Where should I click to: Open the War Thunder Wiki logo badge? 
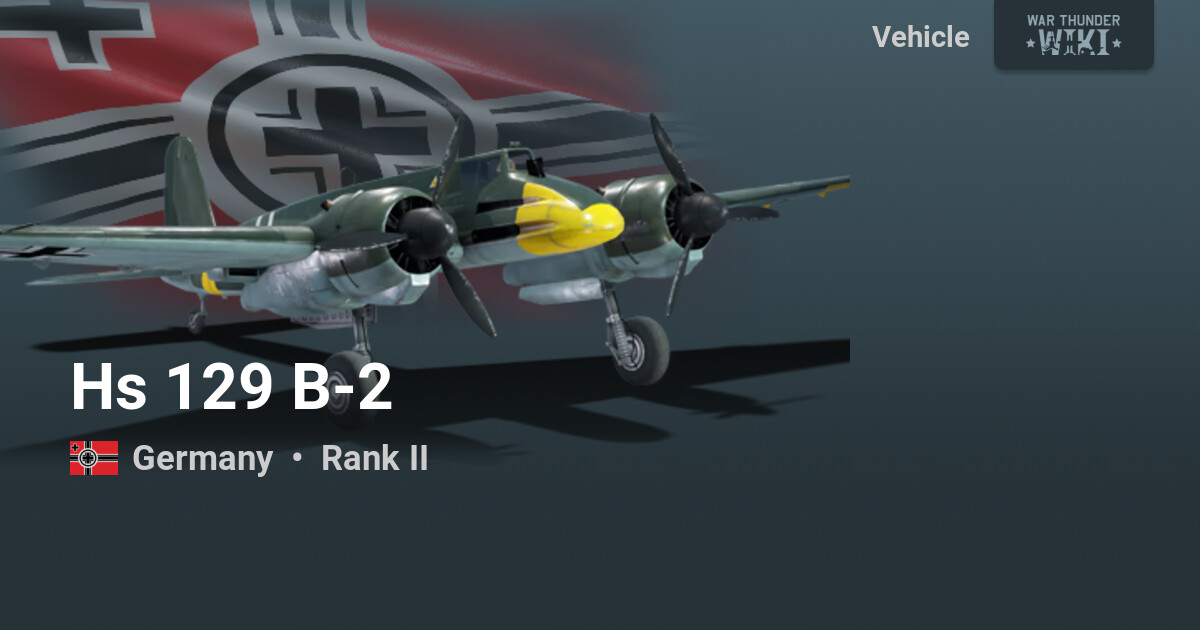pyautogui.click(x=1073, y=34)
